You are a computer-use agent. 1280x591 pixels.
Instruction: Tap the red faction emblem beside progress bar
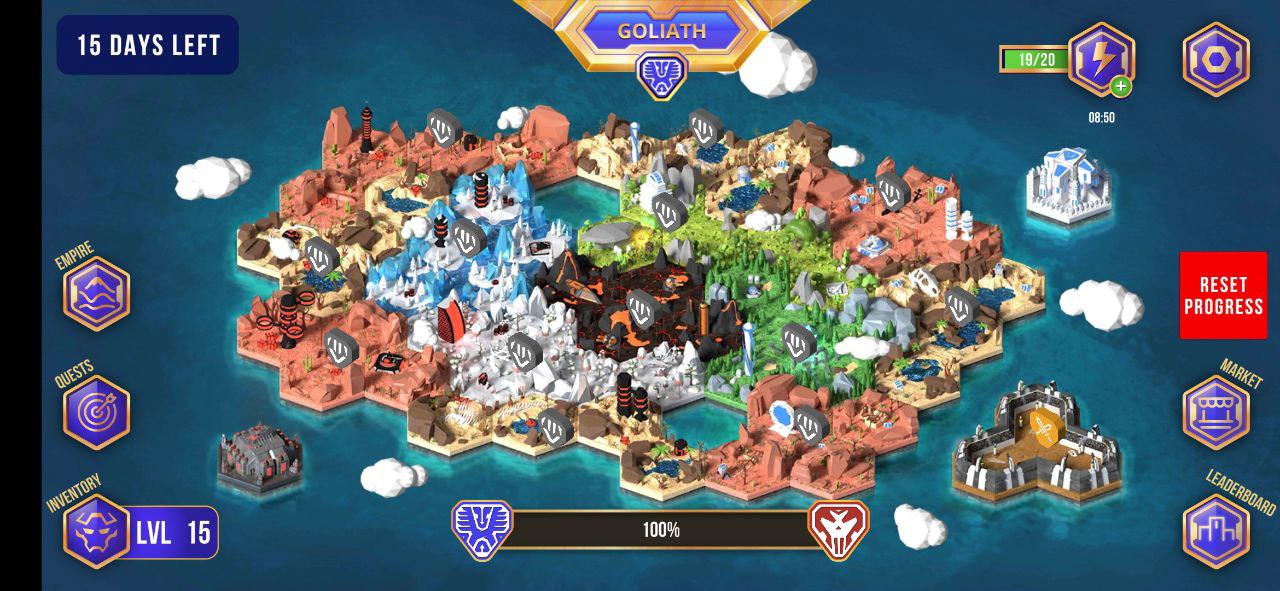(x=838, y=529)
